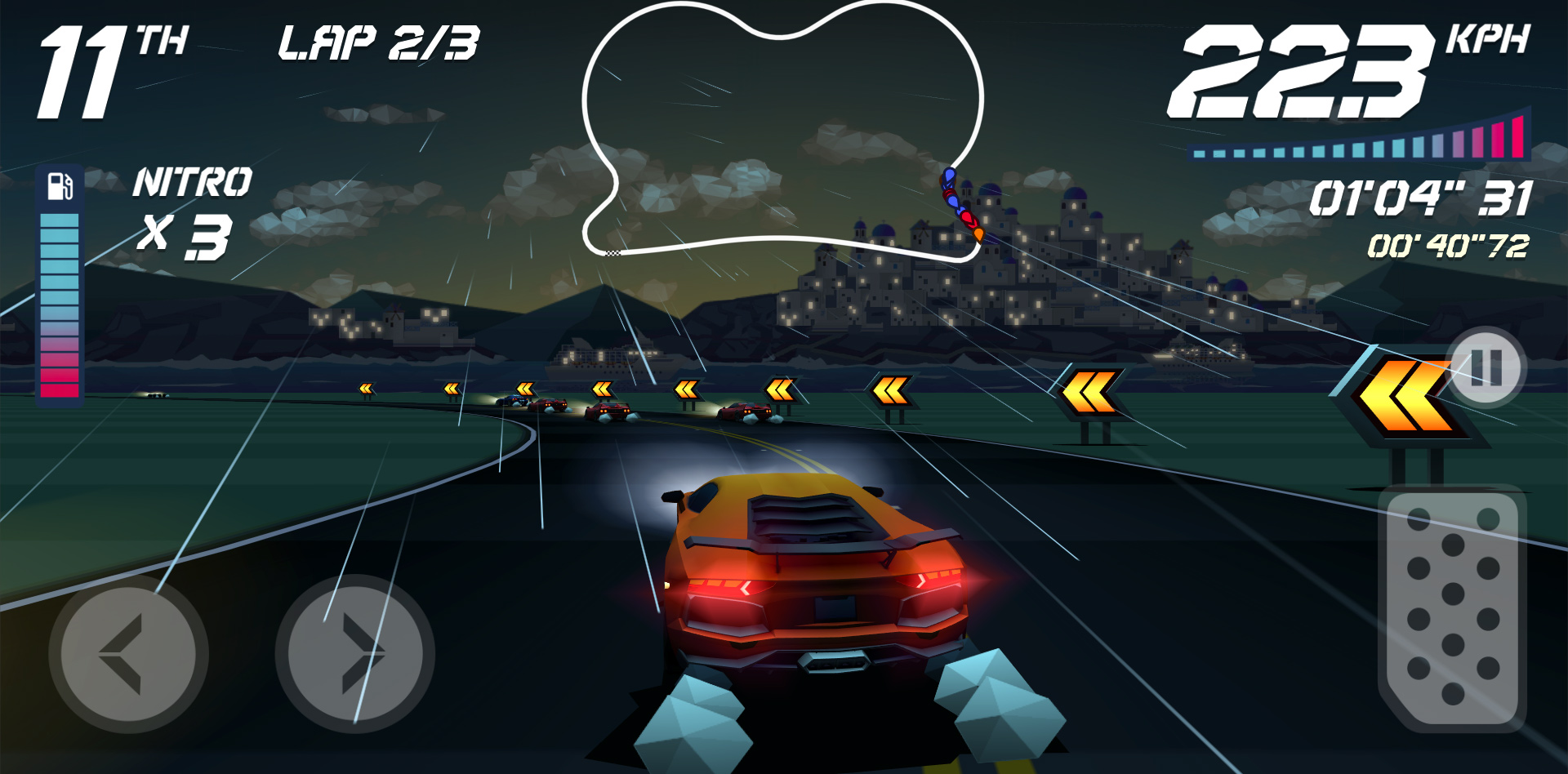Steer left with the left arrow button
The image size is (1568, 774).
coord(128,653)
